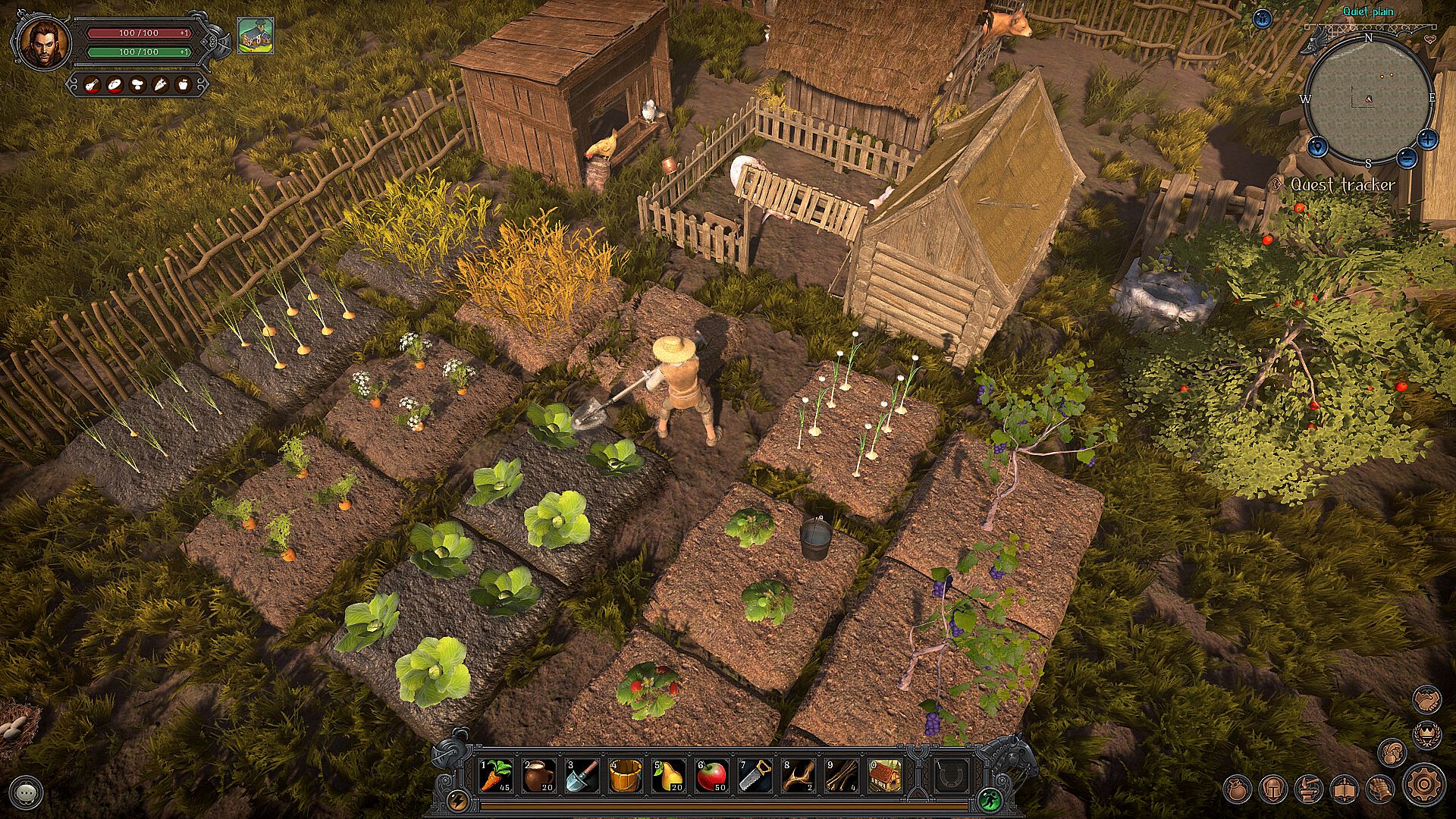Viewport: 1456px width, 819px height.
Task: Open the book journal icon
Action: click(x=1344, y=789)
